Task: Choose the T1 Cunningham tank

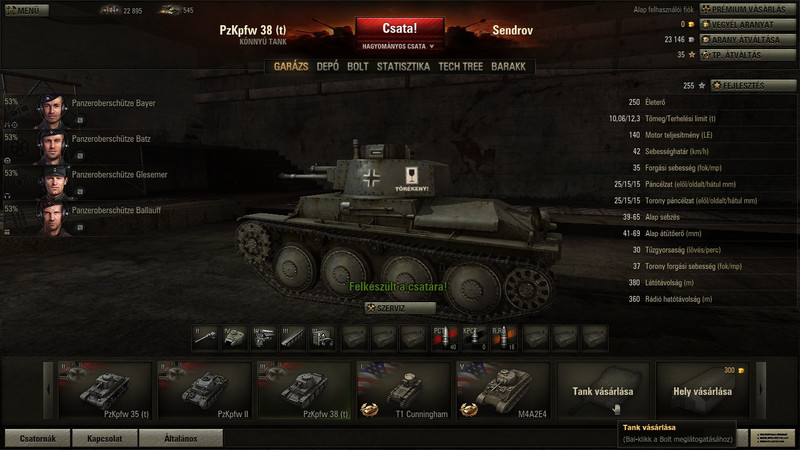Action: 403,390
